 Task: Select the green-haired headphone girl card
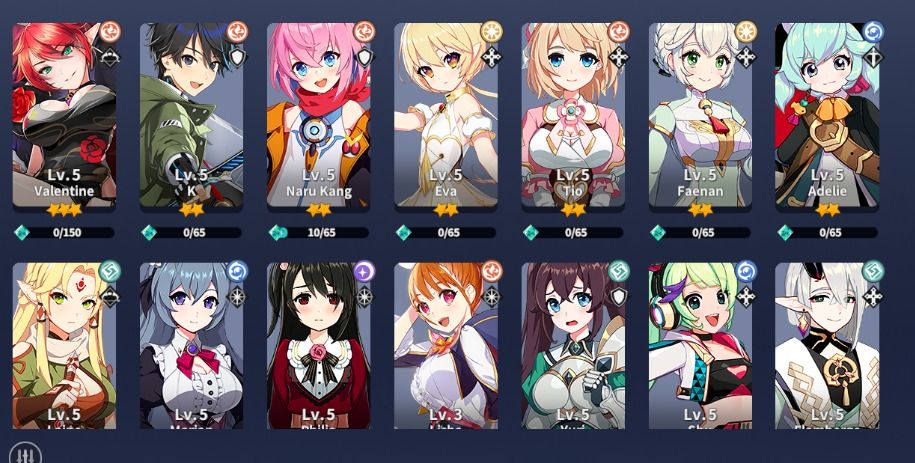(x=699, y=345)
